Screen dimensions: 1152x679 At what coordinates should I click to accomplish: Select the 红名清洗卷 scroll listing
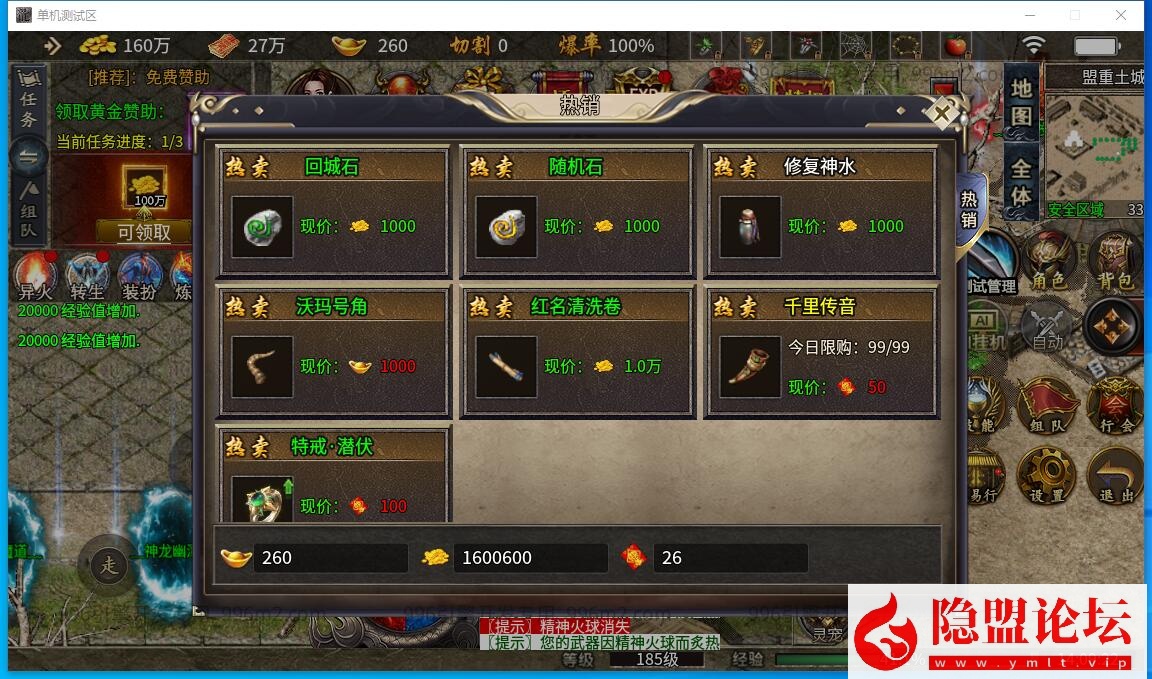coord(507,367)
